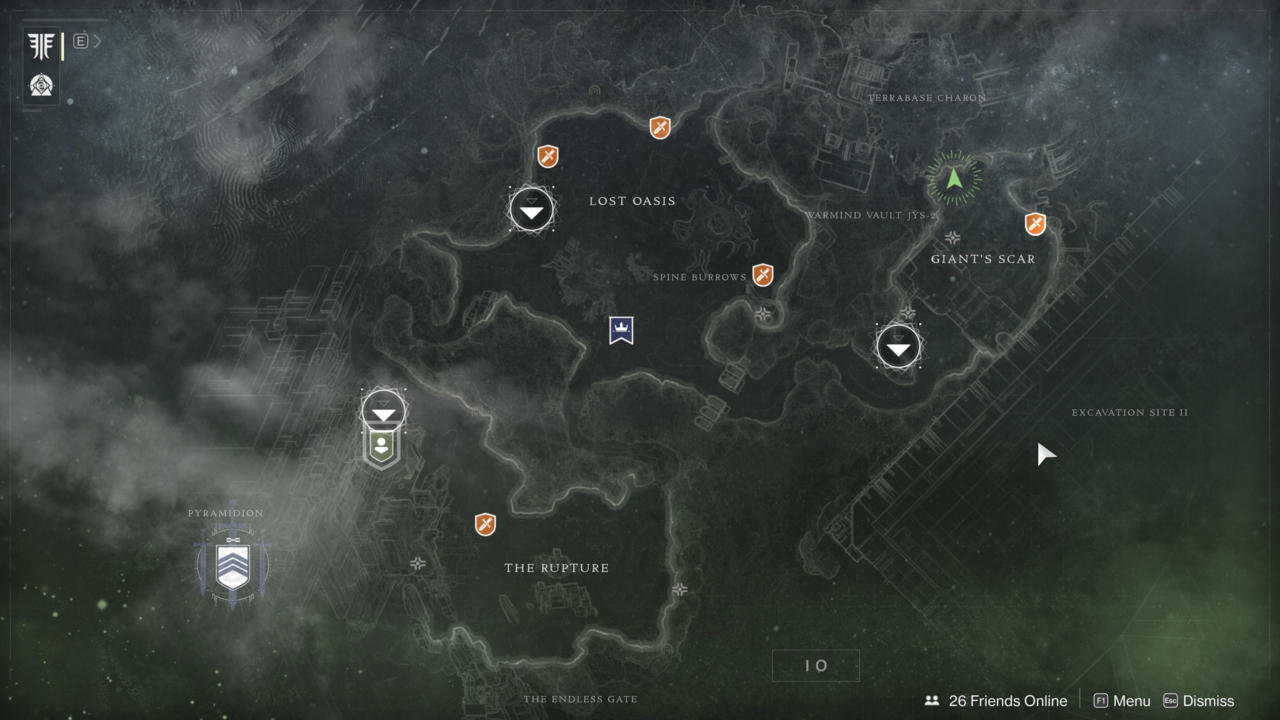Open the green vendor marker
Viewport: 1280px width, 720px height.
[380, 447]
